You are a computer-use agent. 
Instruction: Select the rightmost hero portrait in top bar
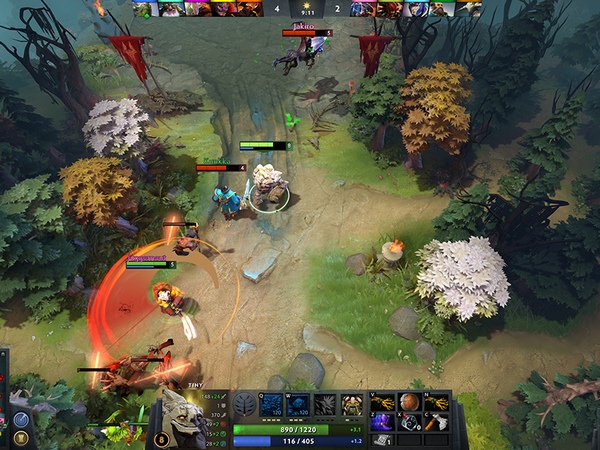point(470,9)
